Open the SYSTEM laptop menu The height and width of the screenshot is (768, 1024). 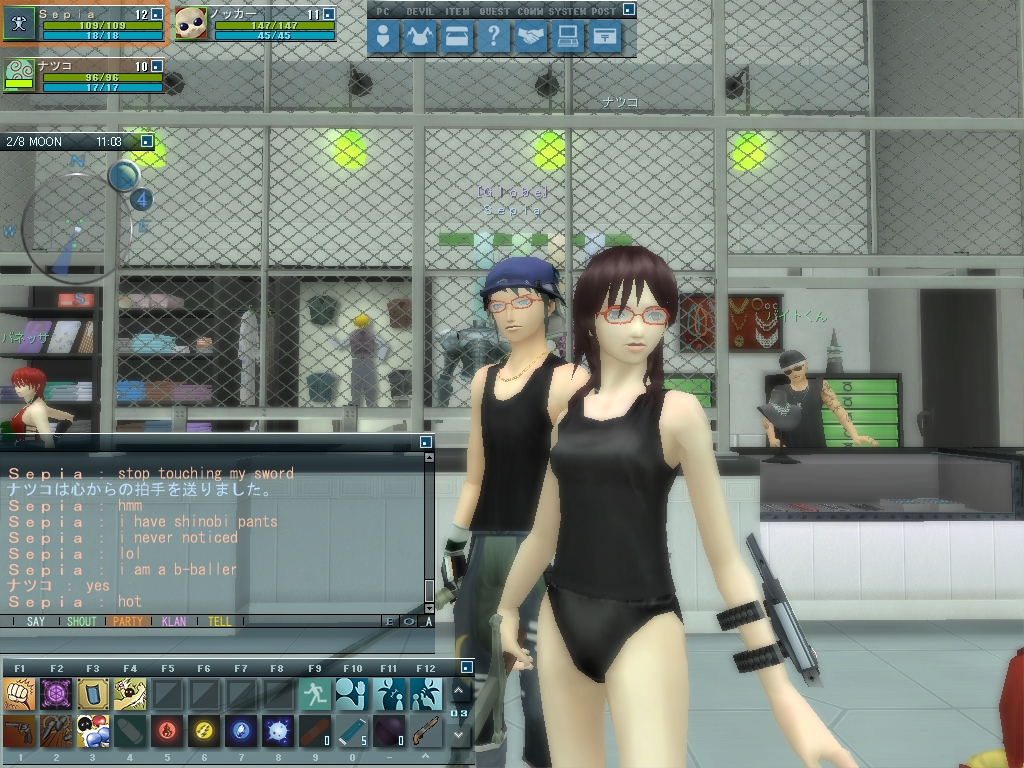(x=568, y=38)
